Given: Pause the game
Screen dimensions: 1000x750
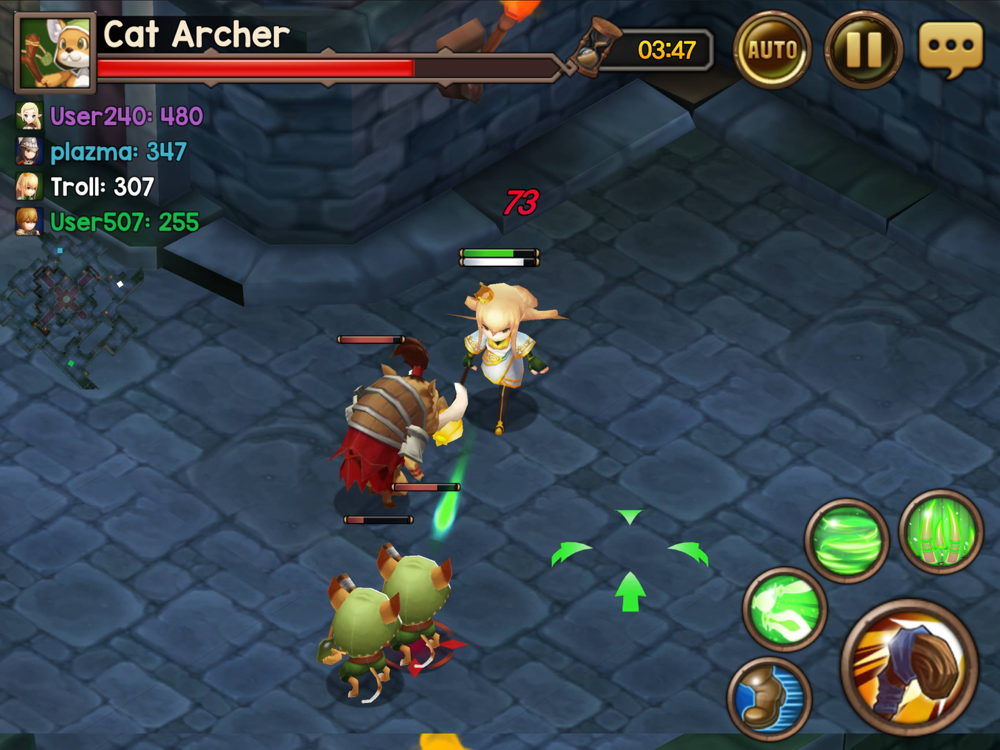Looking at the screenshot, I should point(863,49).
